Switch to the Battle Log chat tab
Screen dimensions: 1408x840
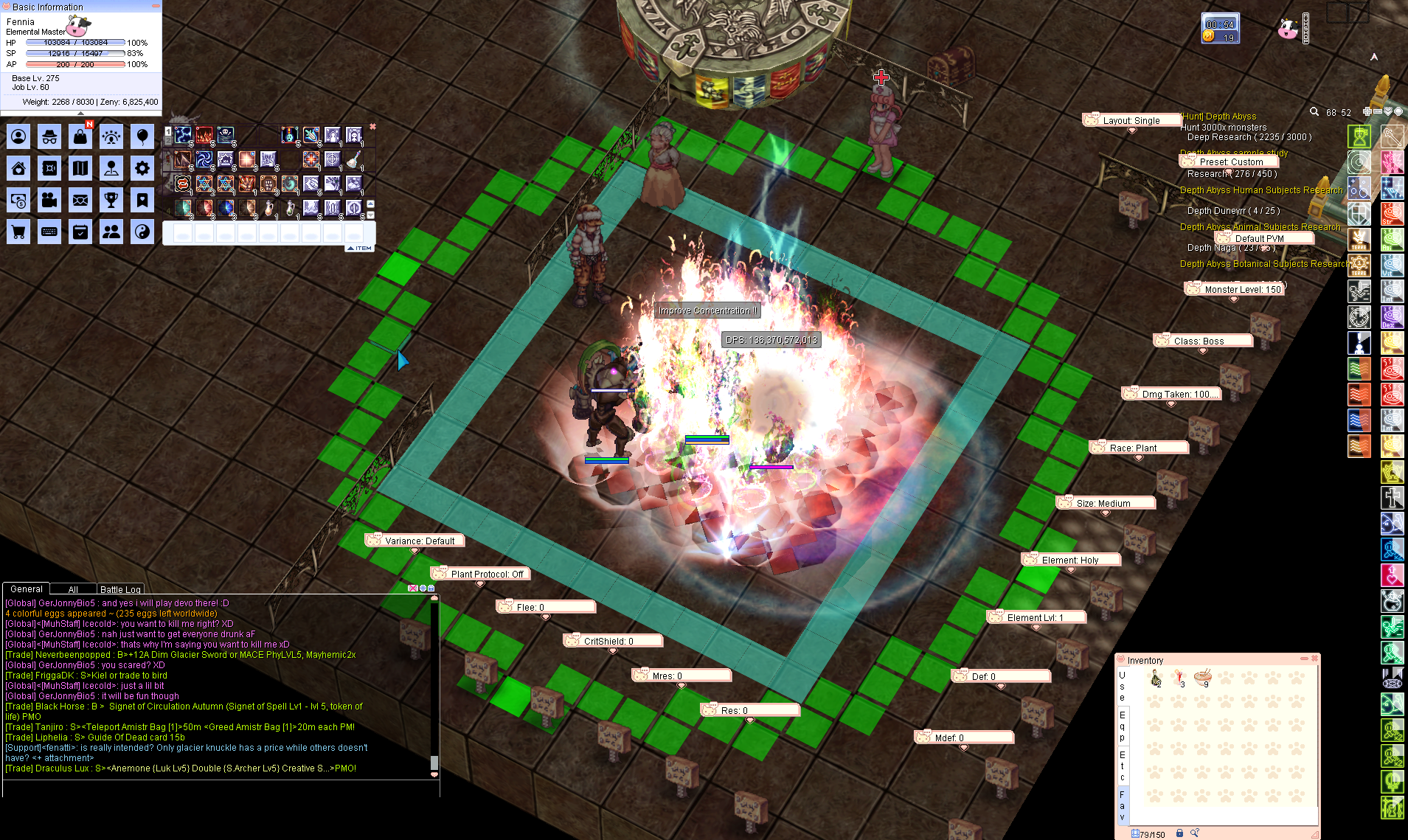[x=120, y=589]
